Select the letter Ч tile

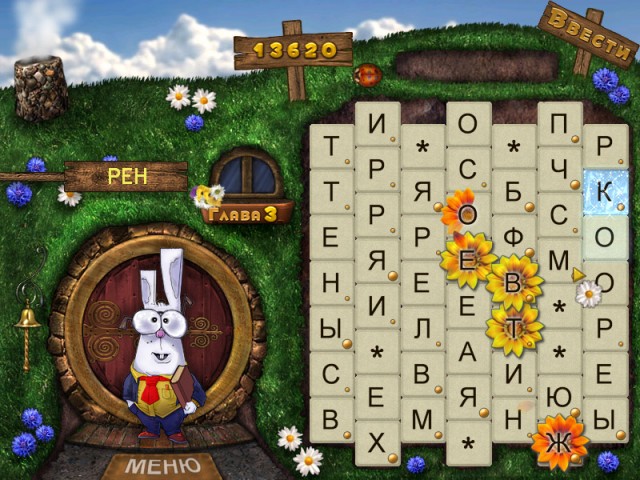[x=559, y=169]
